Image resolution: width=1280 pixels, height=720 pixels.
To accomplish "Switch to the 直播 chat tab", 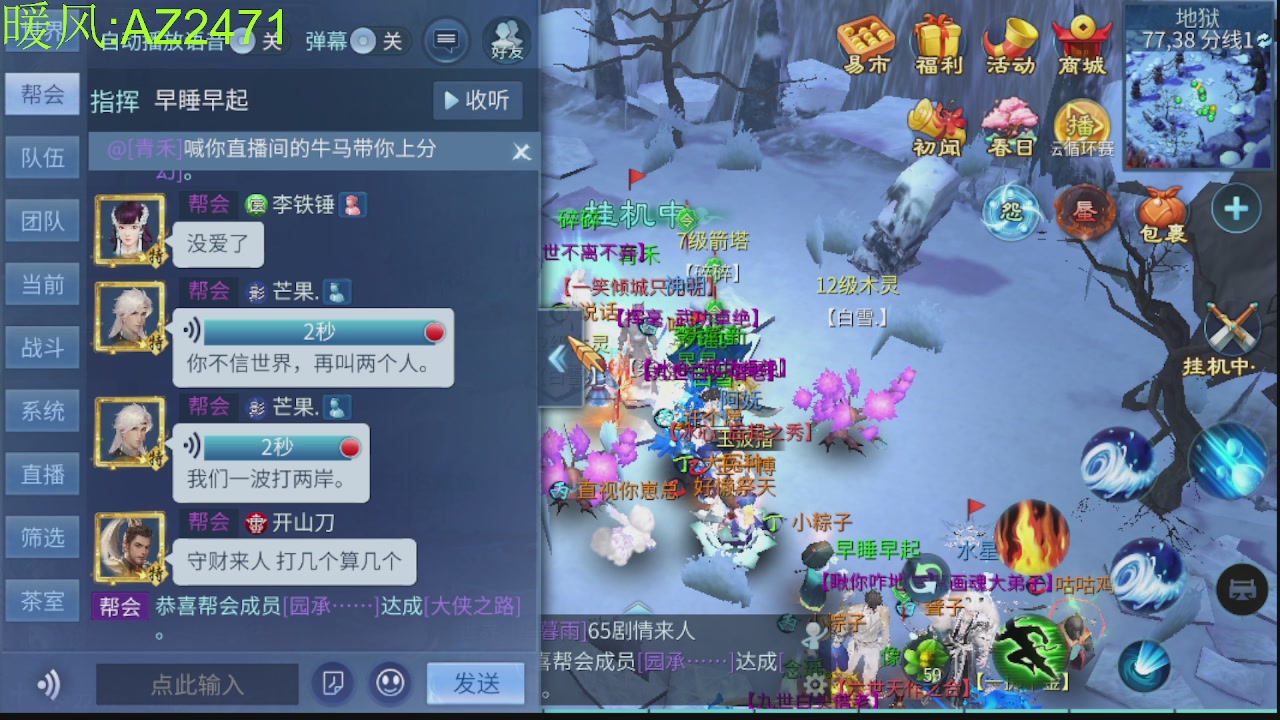I will click(42, 473).
